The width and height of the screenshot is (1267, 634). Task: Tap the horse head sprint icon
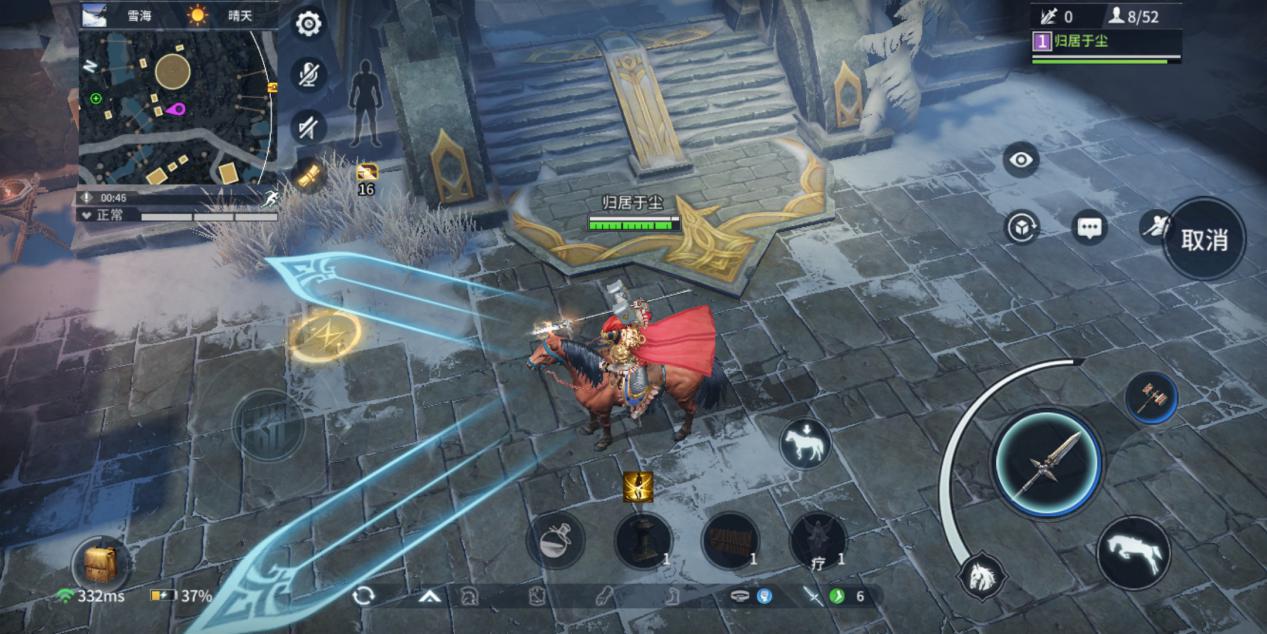980,576
